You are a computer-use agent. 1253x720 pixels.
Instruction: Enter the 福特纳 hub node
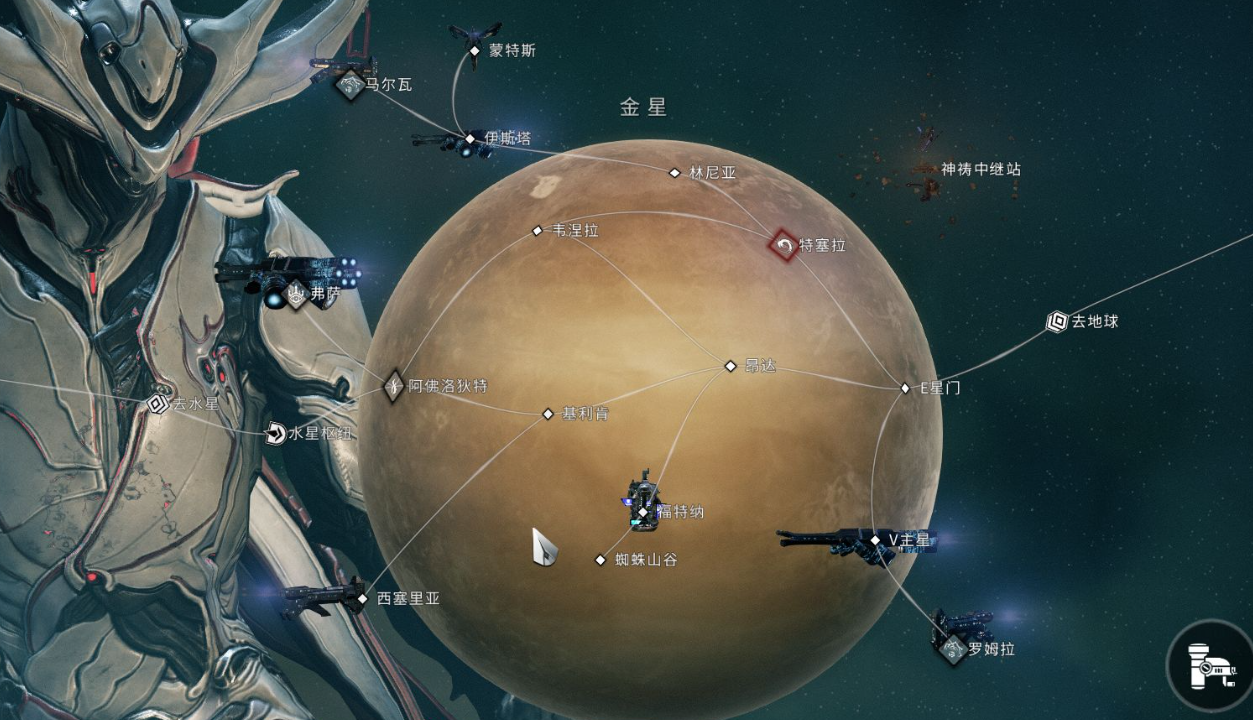tap(644, 512)
